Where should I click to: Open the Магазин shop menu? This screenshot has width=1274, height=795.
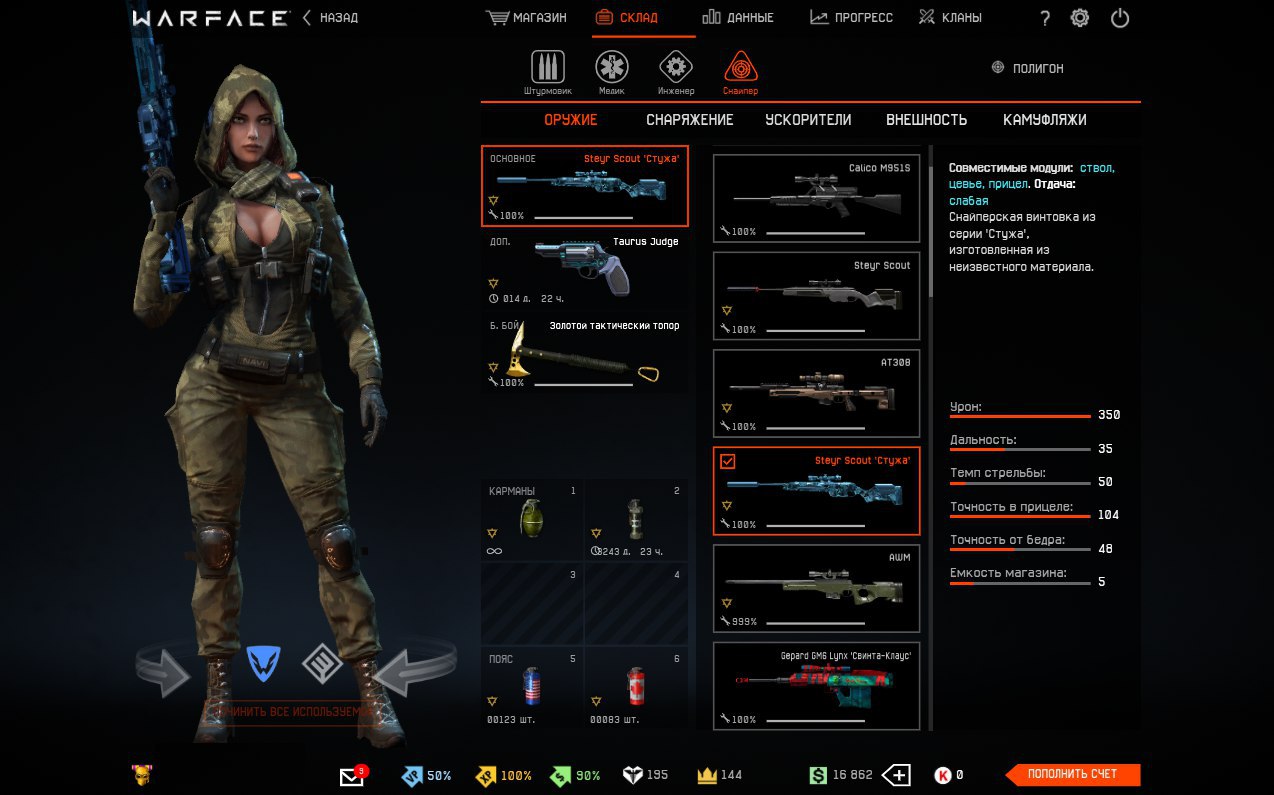526,18
